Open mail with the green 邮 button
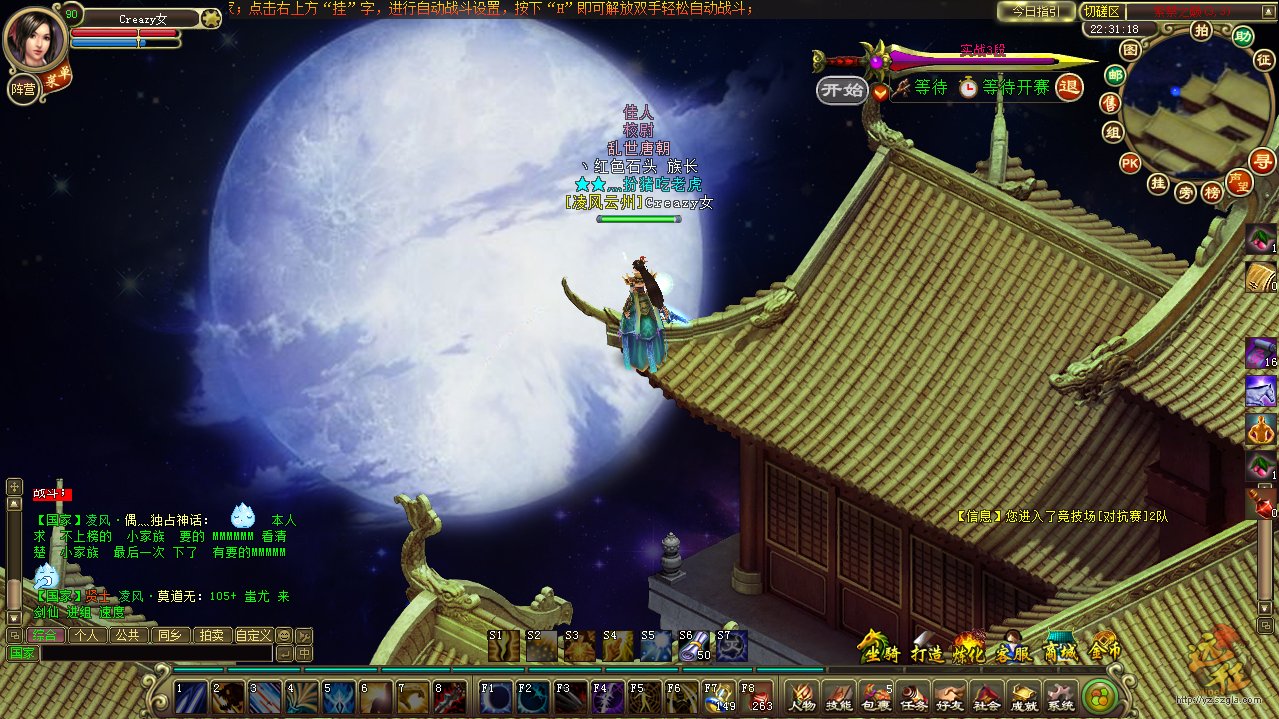This screenshot has height=719, width=1279. [x=1115, y=75]
